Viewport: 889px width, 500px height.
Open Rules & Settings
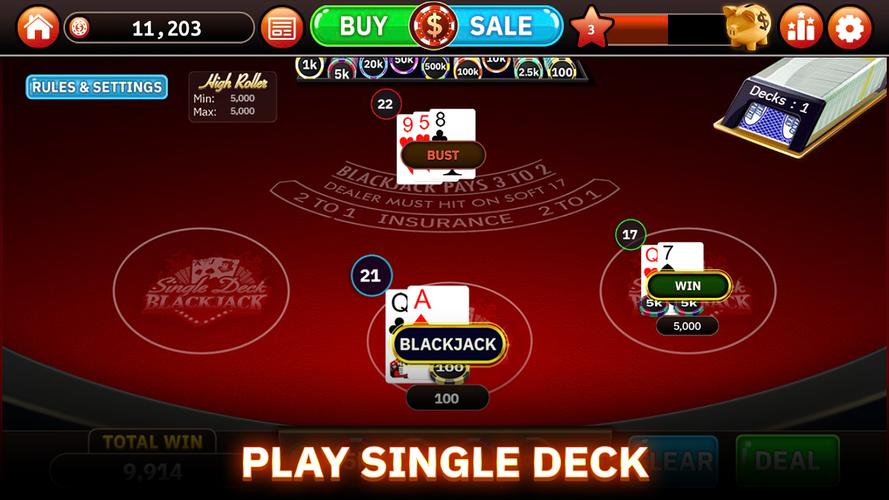[x=96, y=87]
